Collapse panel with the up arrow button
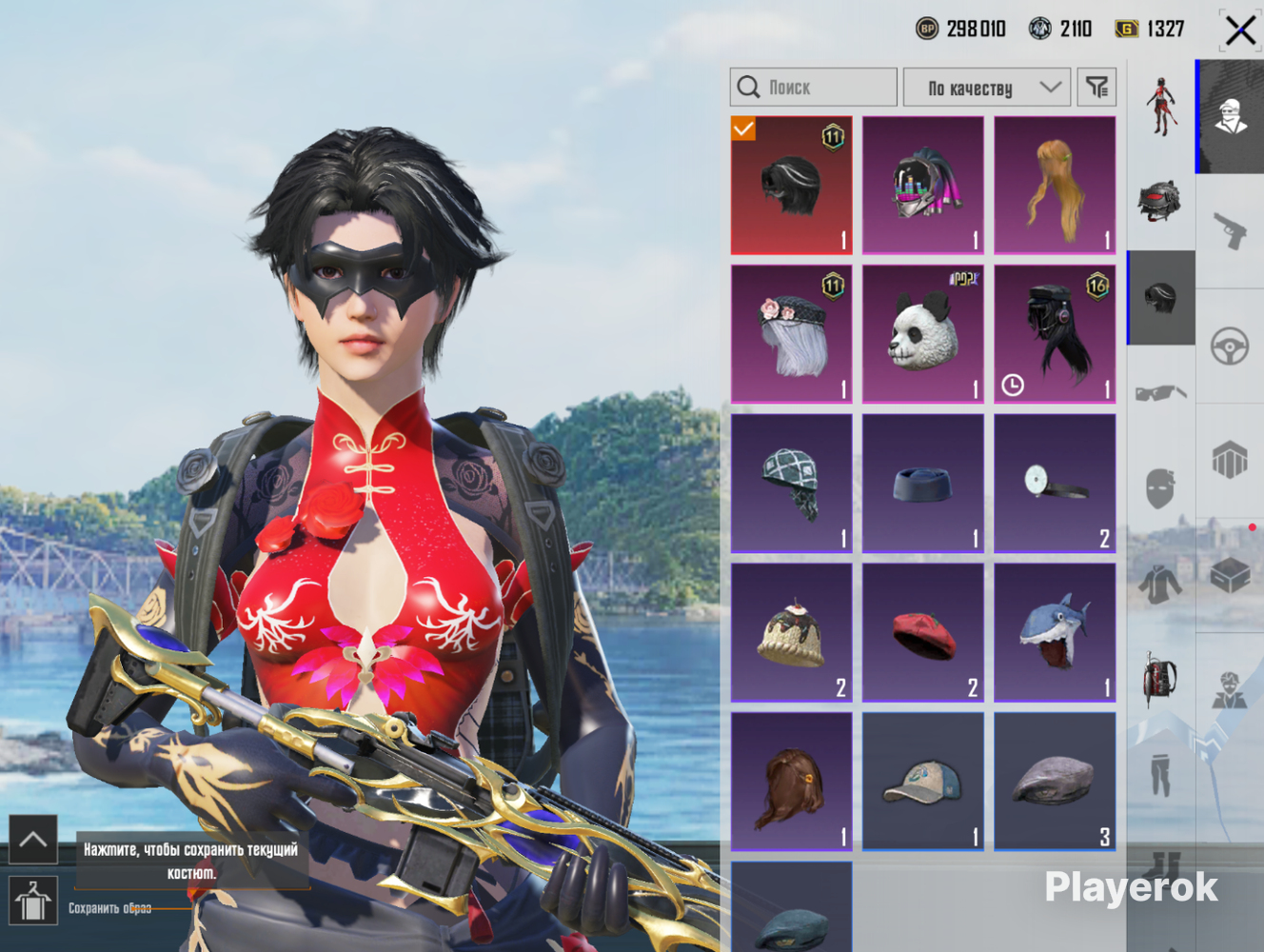Screen dimensions: 1264x952 pos(33,839)
